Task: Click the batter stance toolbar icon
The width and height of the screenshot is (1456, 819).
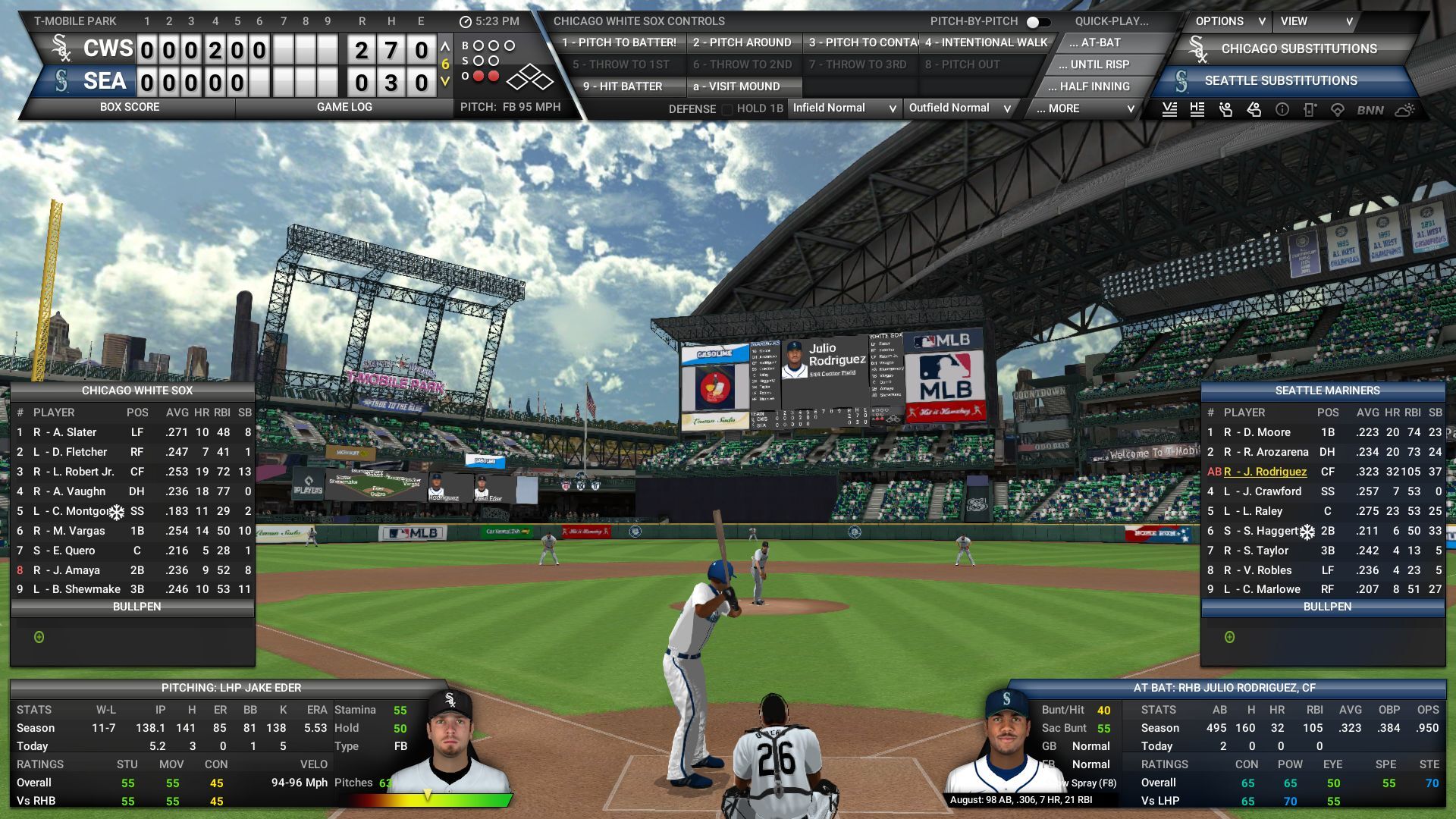Action: pos(1224,110)
